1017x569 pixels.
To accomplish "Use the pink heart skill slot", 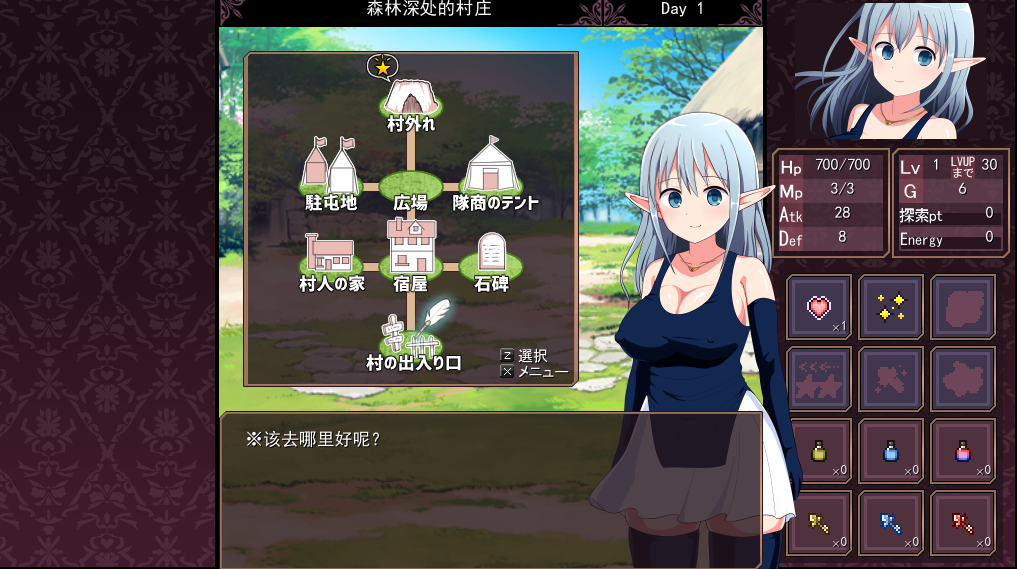I will tap(820, 307).
